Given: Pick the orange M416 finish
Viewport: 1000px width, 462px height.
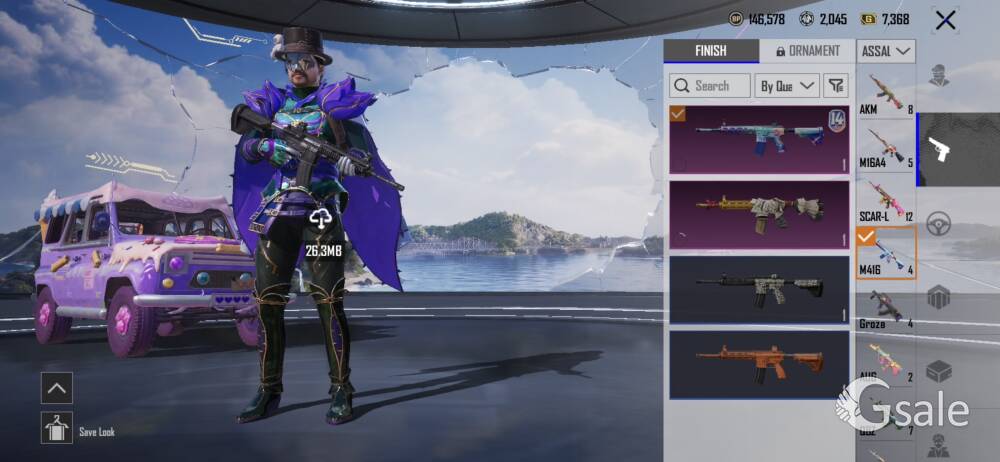Looking at the screenshot, I should click(759, 364).
